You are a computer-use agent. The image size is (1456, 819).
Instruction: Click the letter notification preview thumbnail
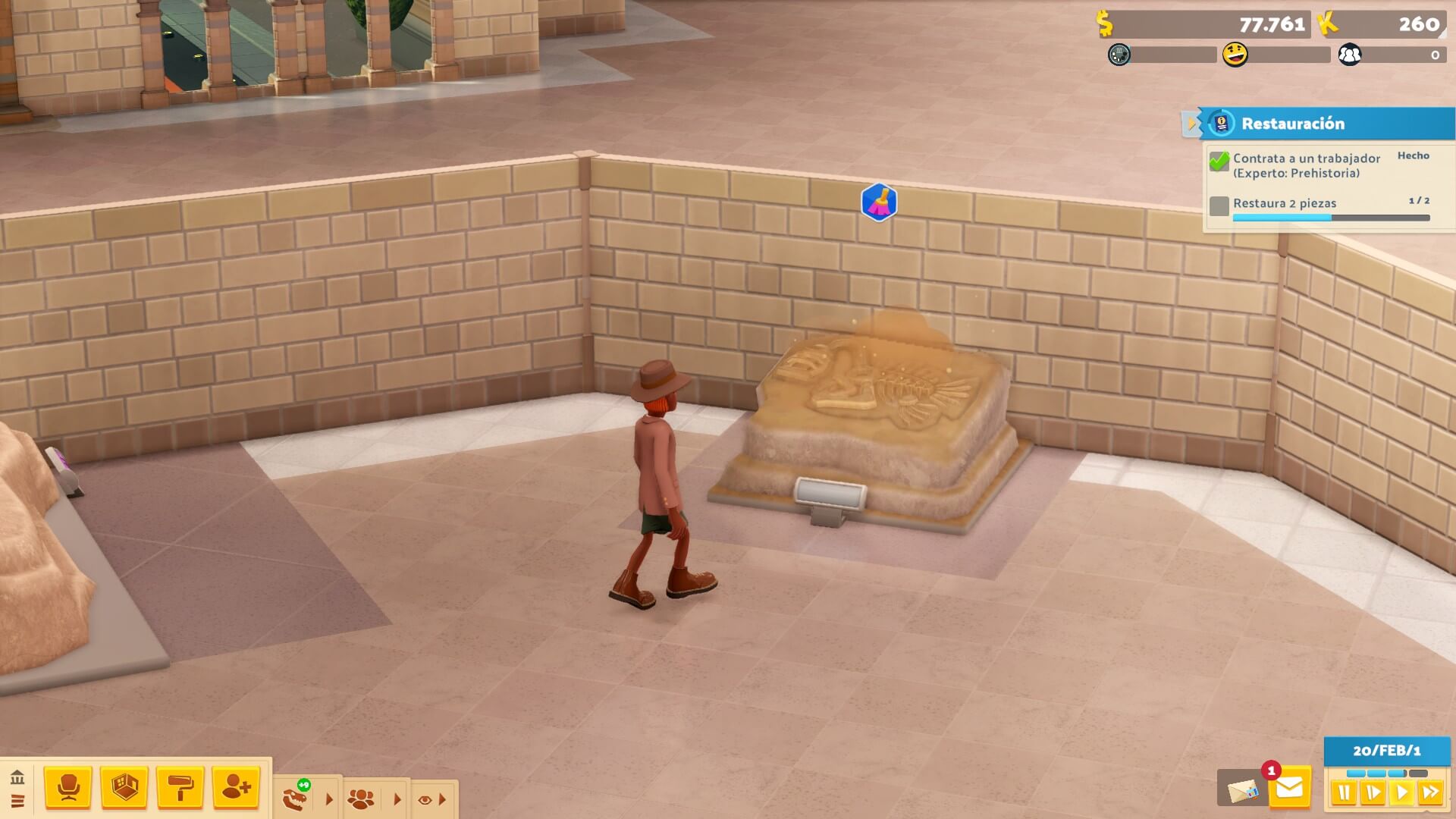pos(1241,789)
